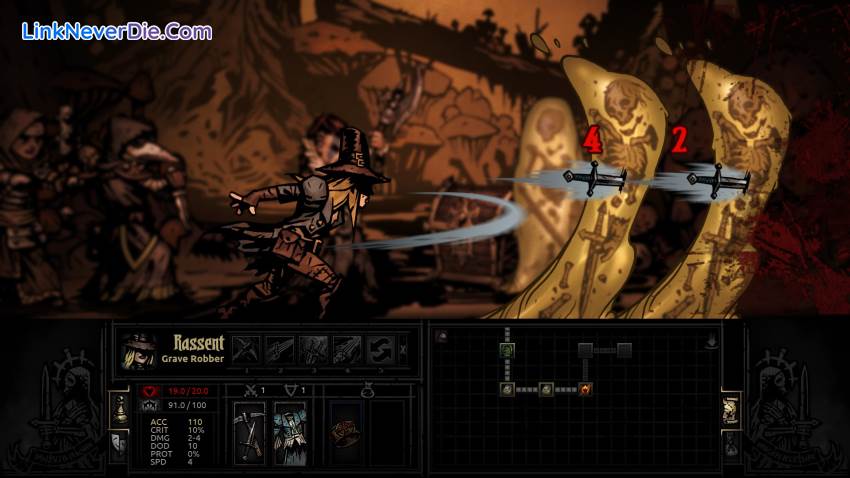
Task: Select the green room on the map
Action: (507, 349)
